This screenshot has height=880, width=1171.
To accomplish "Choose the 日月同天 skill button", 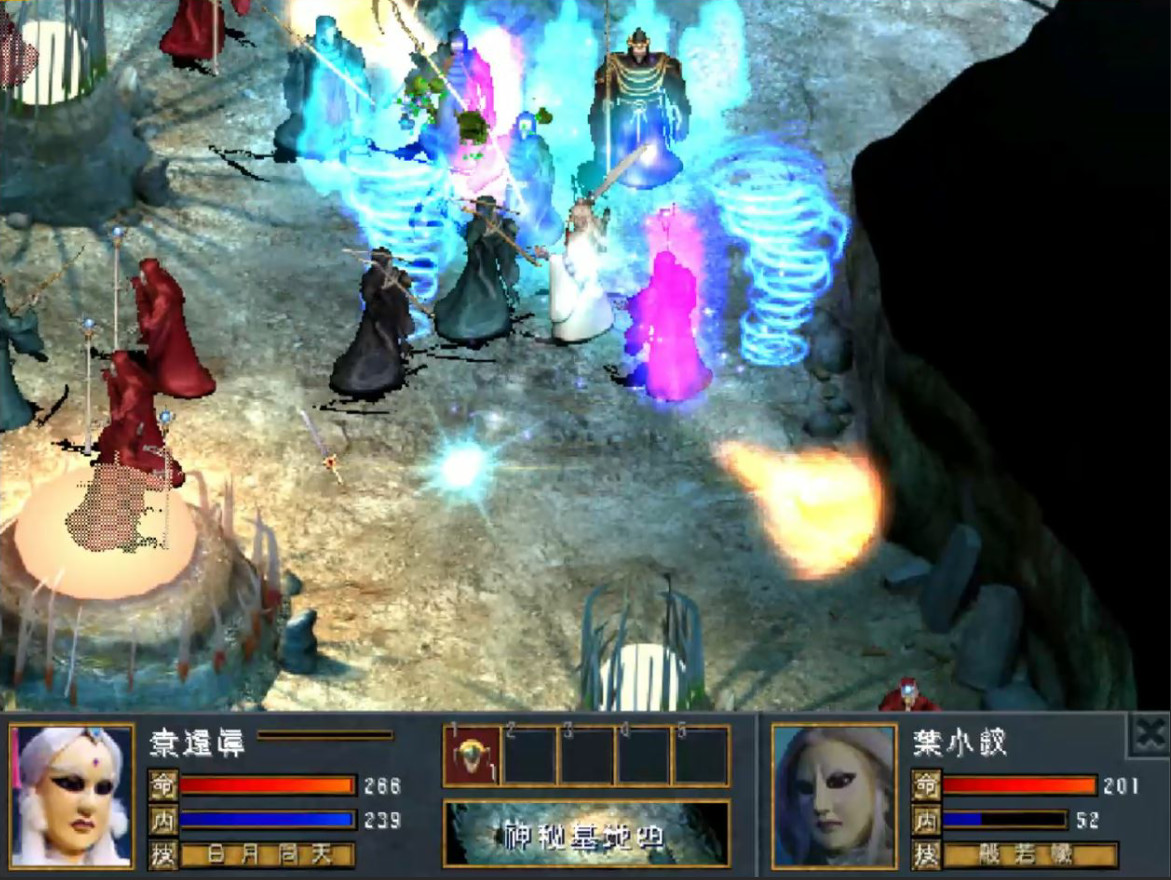I will (x=267, y=855).
